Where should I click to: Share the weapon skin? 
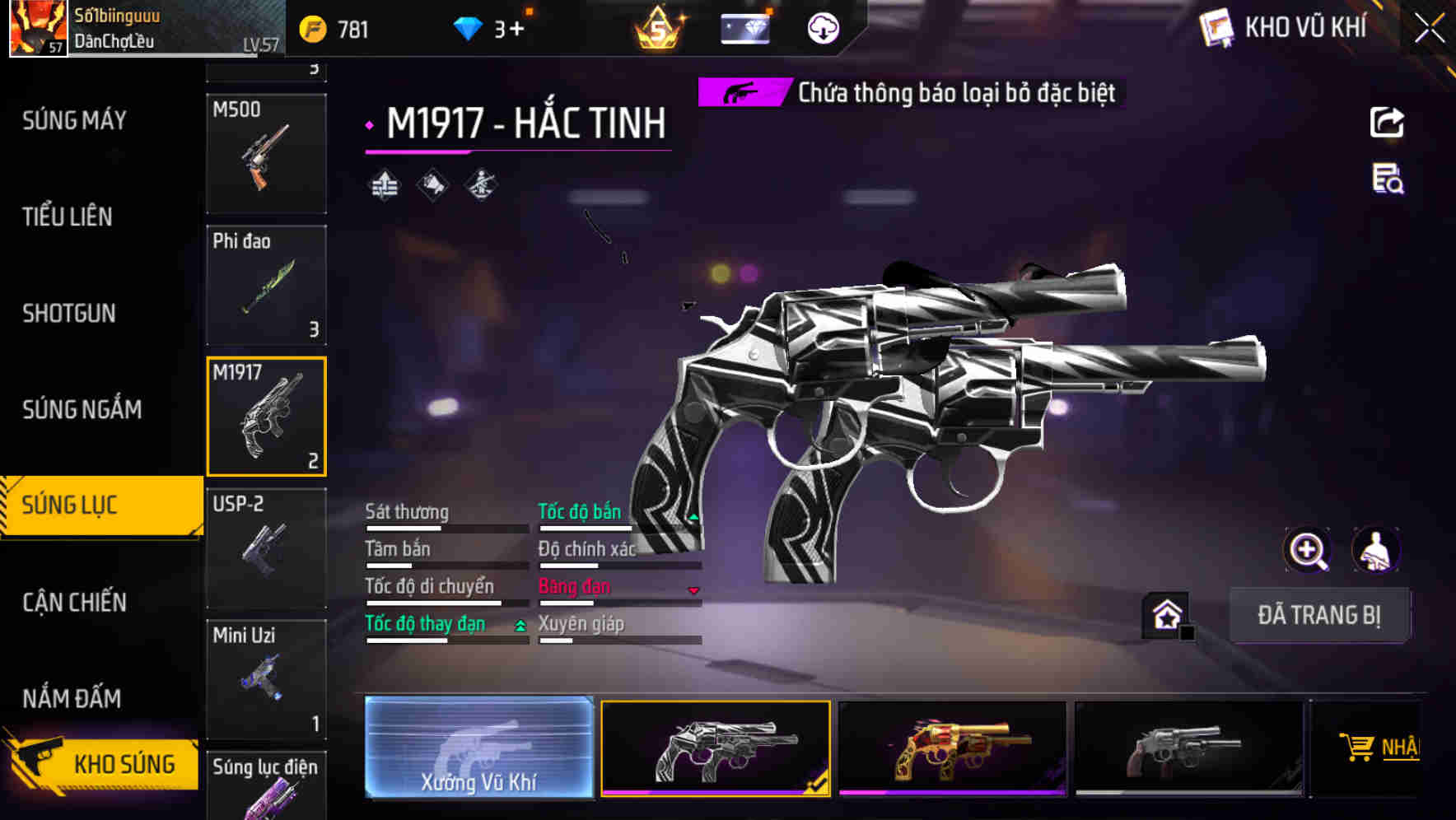(1387, 123)
